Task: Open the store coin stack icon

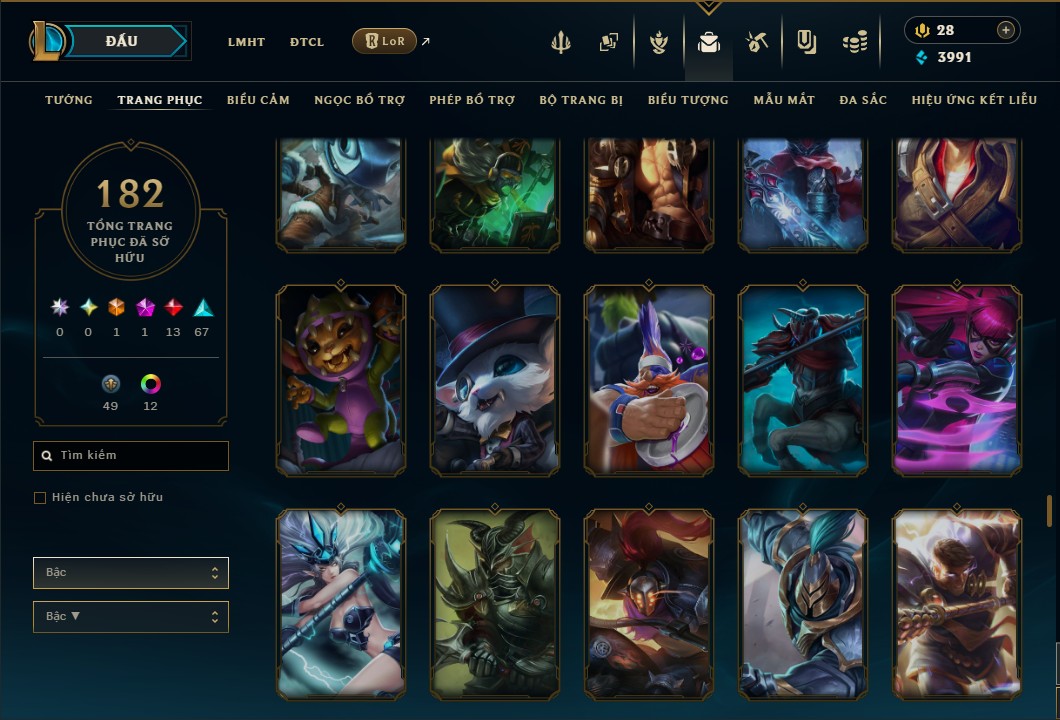Action: coord(854,42)
